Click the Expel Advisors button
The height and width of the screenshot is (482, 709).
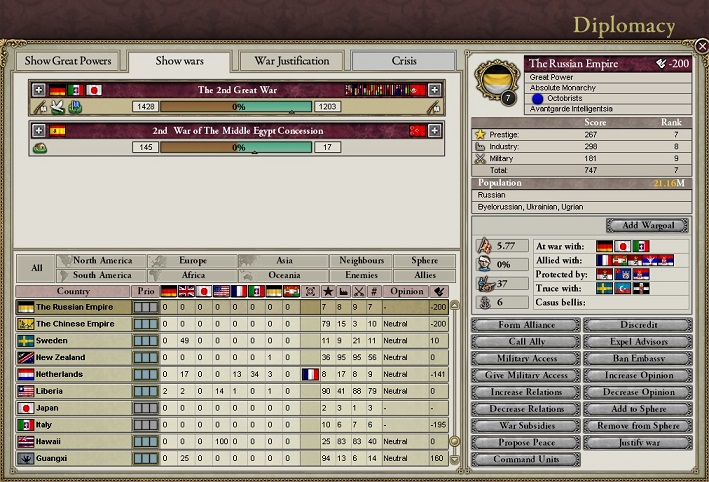point(637,342)
